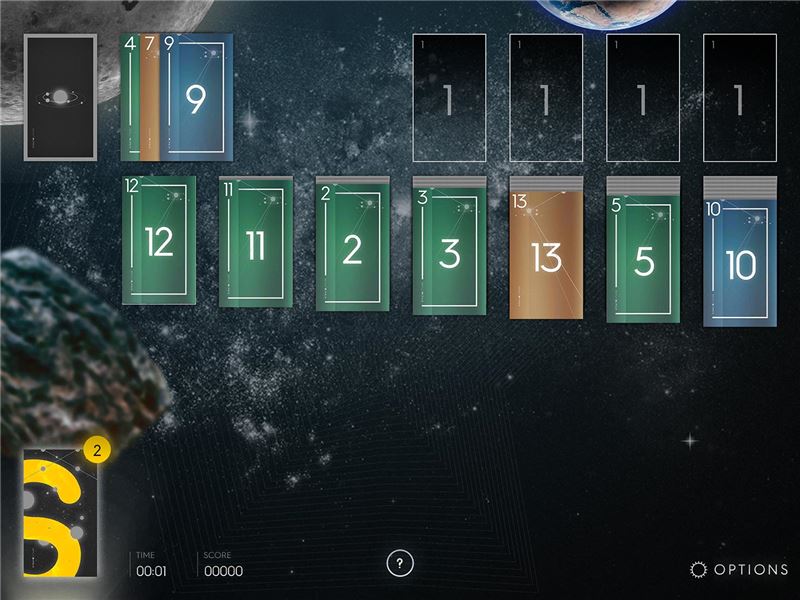Pick the green 12 tableau card

click(x=158, y=241)
